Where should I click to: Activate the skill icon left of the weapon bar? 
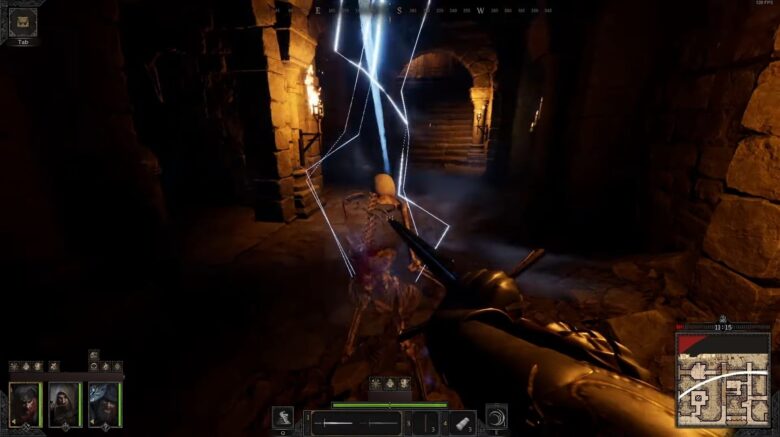284,419
